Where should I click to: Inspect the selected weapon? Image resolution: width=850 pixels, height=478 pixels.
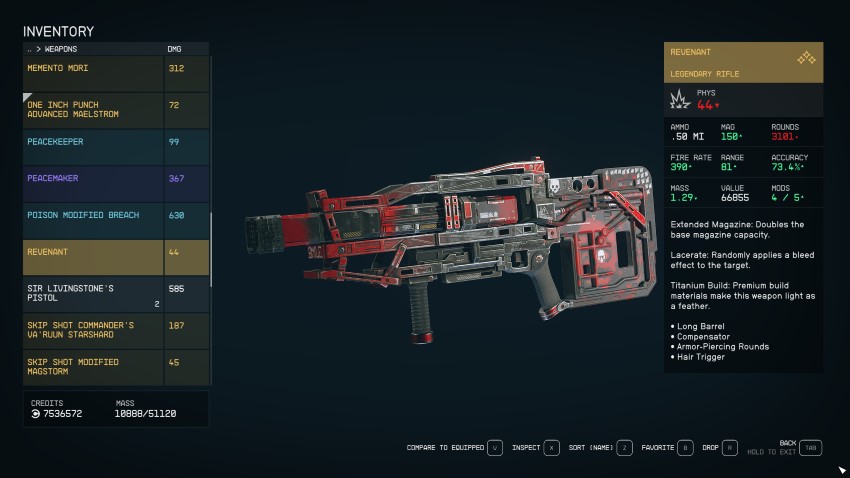coord(535,448)
